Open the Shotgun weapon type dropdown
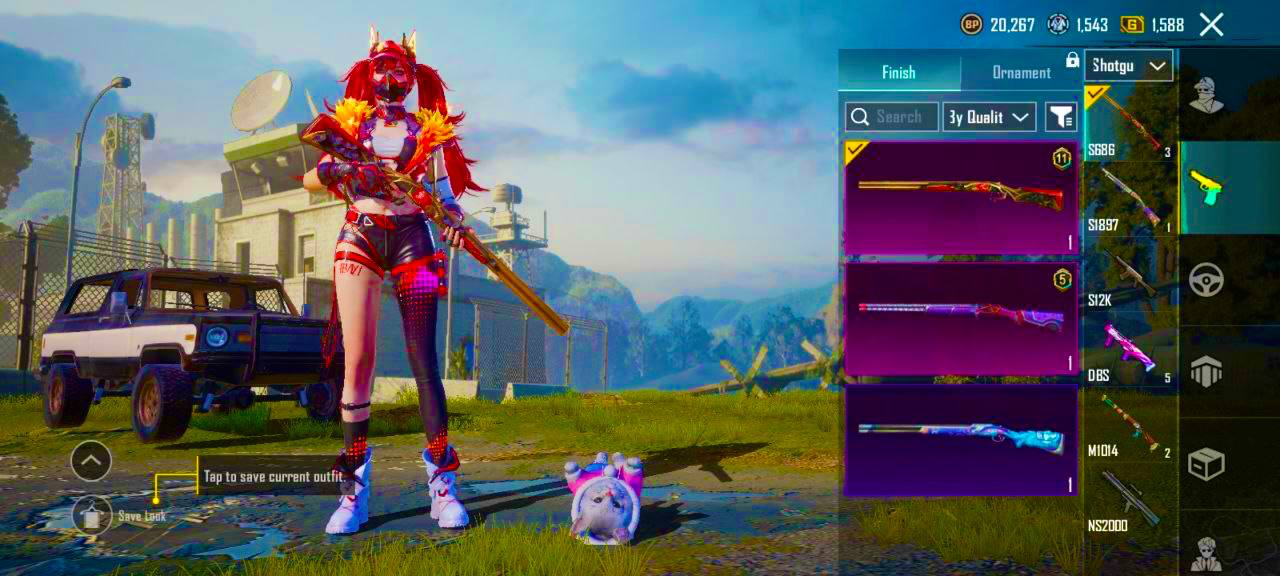The image size is (1280, 576). pyautogui.click(x=1128, y=66)
